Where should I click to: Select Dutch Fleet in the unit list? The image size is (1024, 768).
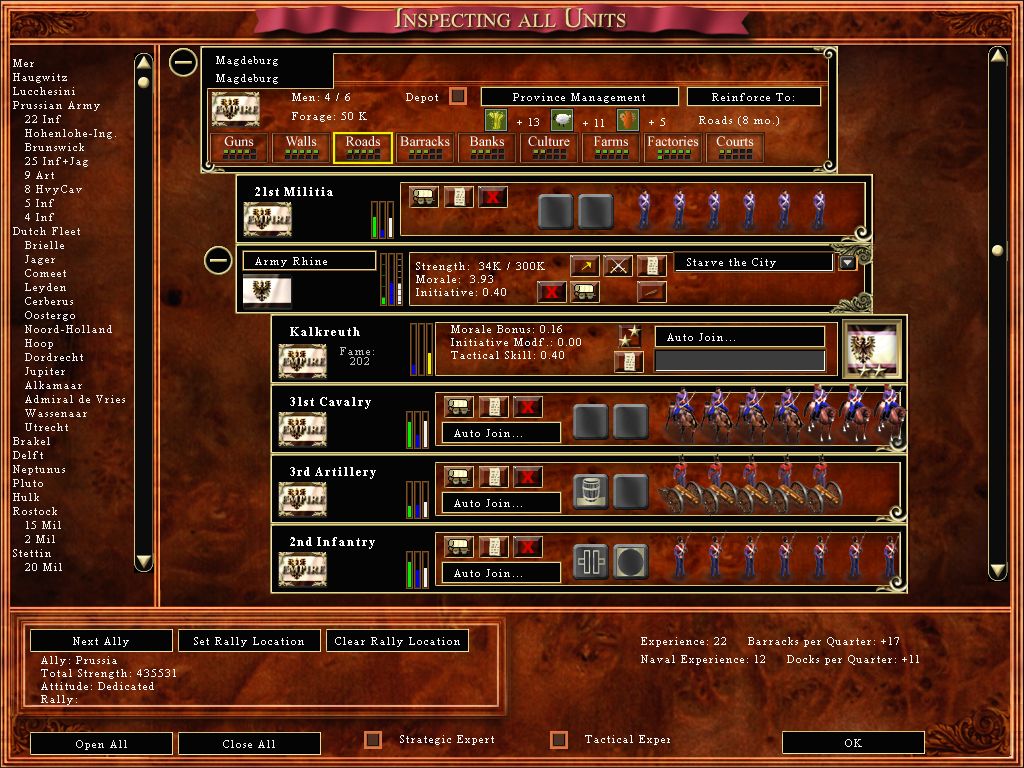point(46,231)
